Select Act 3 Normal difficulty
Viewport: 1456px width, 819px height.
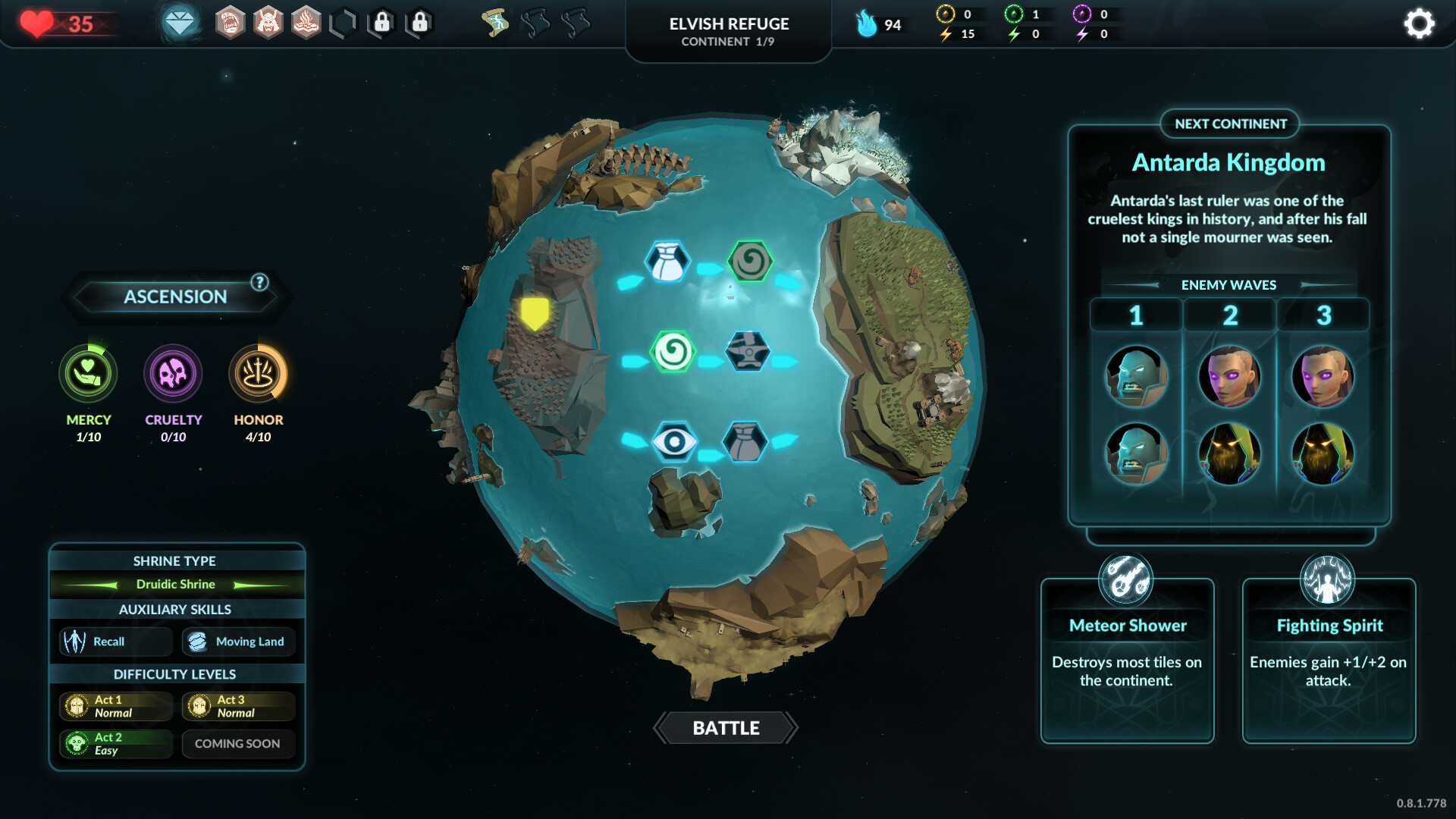(238, 706)
